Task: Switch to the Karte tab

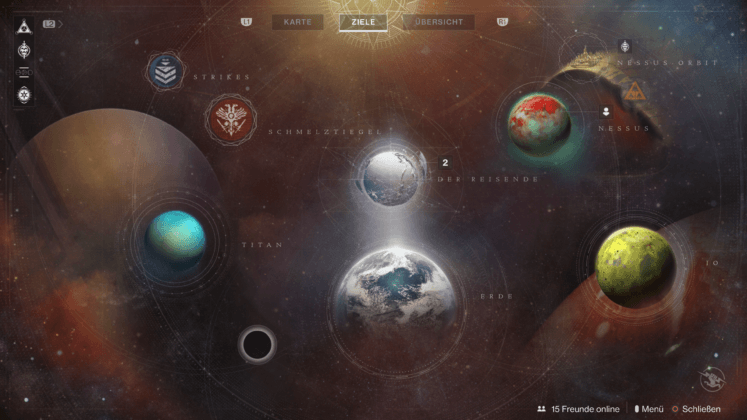Action: pos(297,21)
